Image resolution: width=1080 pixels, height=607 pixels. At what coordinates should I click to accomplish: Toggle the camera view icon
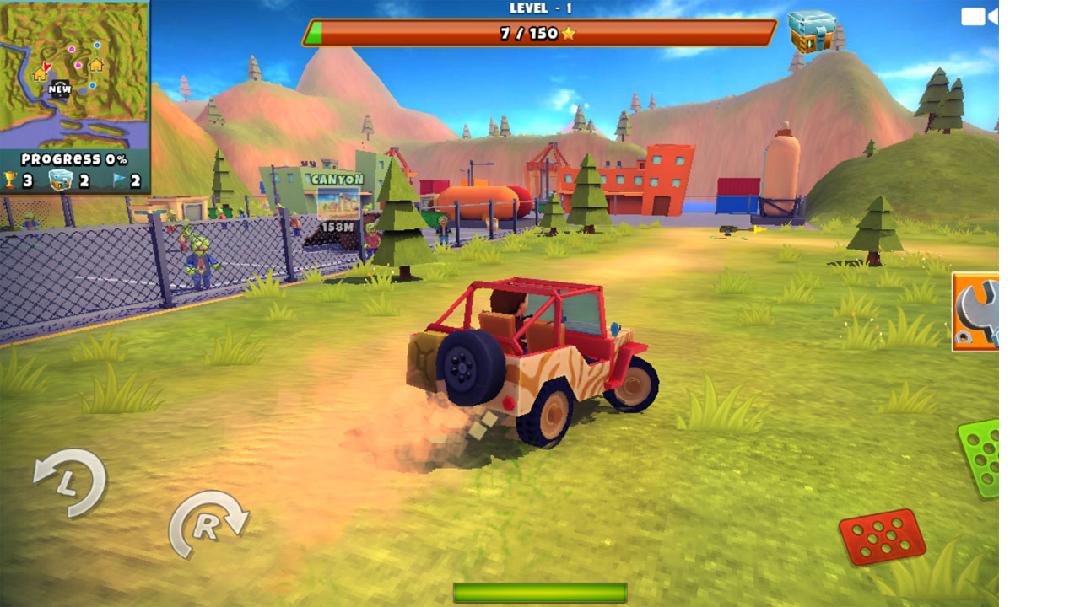click(978, 16)
